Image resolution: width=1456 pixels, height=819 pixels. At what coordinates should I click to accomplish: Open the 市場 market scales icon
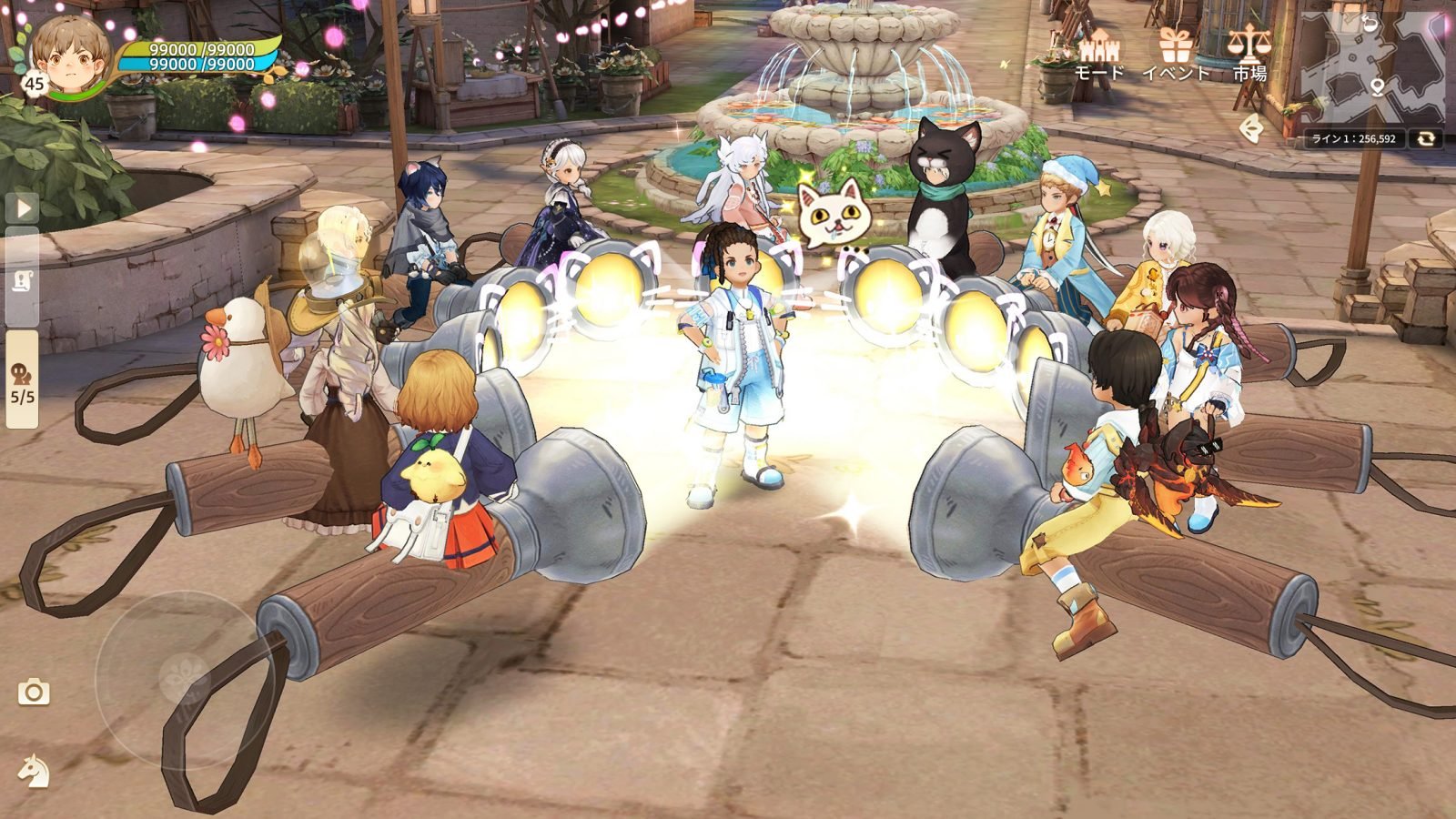[x=1249, y=53]
